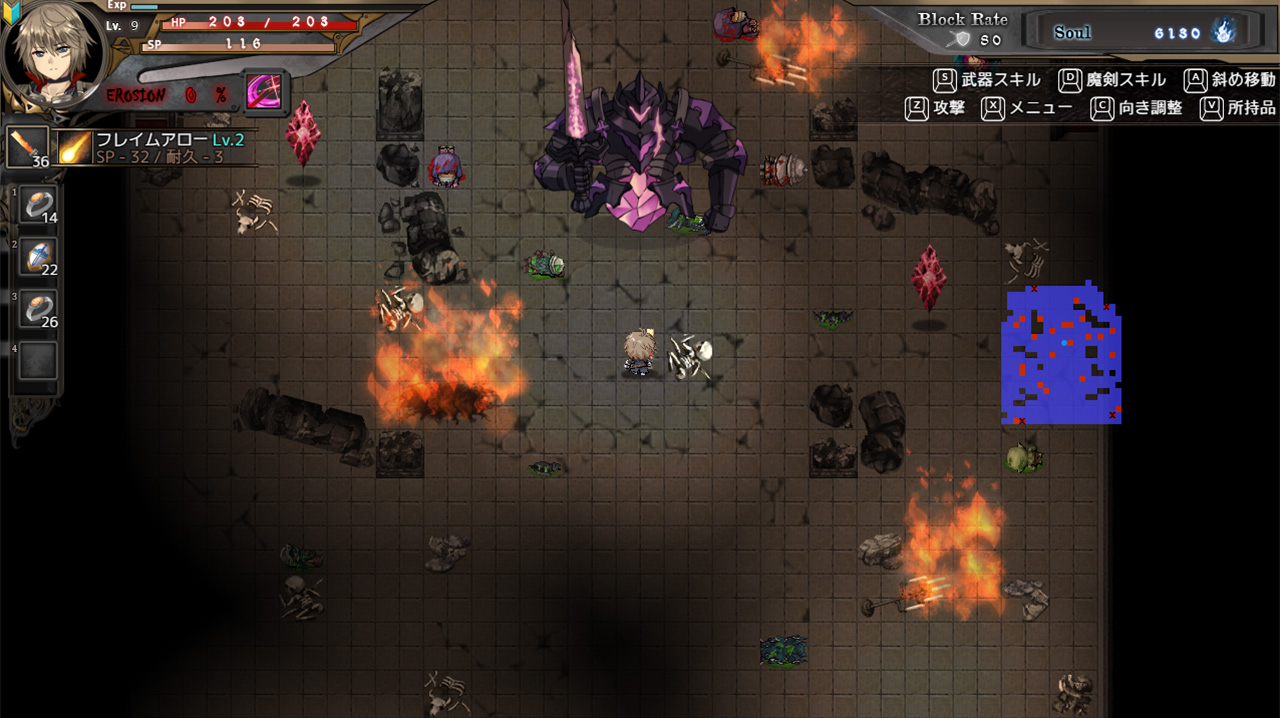
Task: Choose the blue gem ring in slot 2
Action: (39, 257)
